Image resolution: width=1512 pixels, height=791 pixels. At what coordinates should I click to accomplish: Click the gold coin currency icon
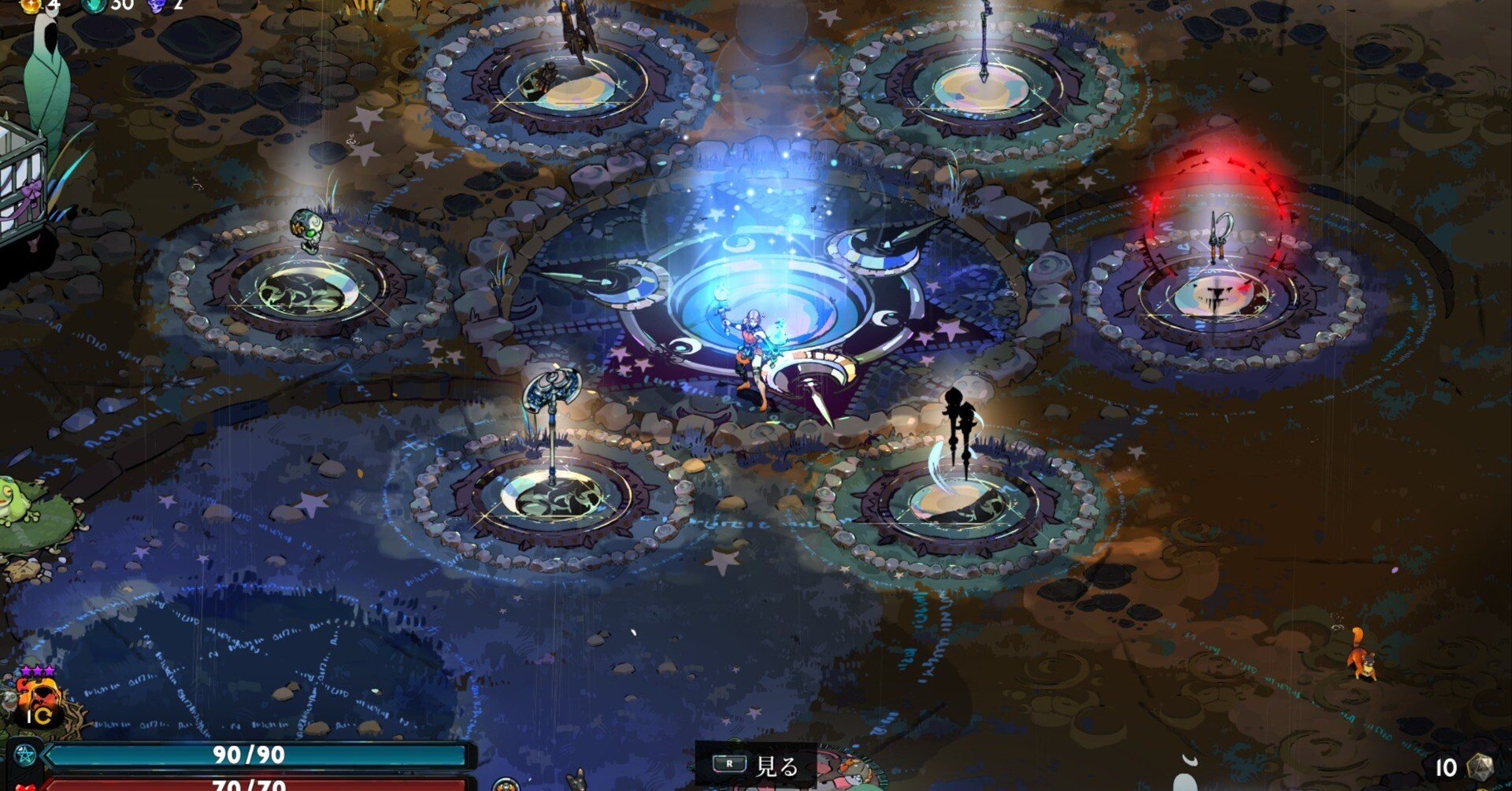coord(30,6)
